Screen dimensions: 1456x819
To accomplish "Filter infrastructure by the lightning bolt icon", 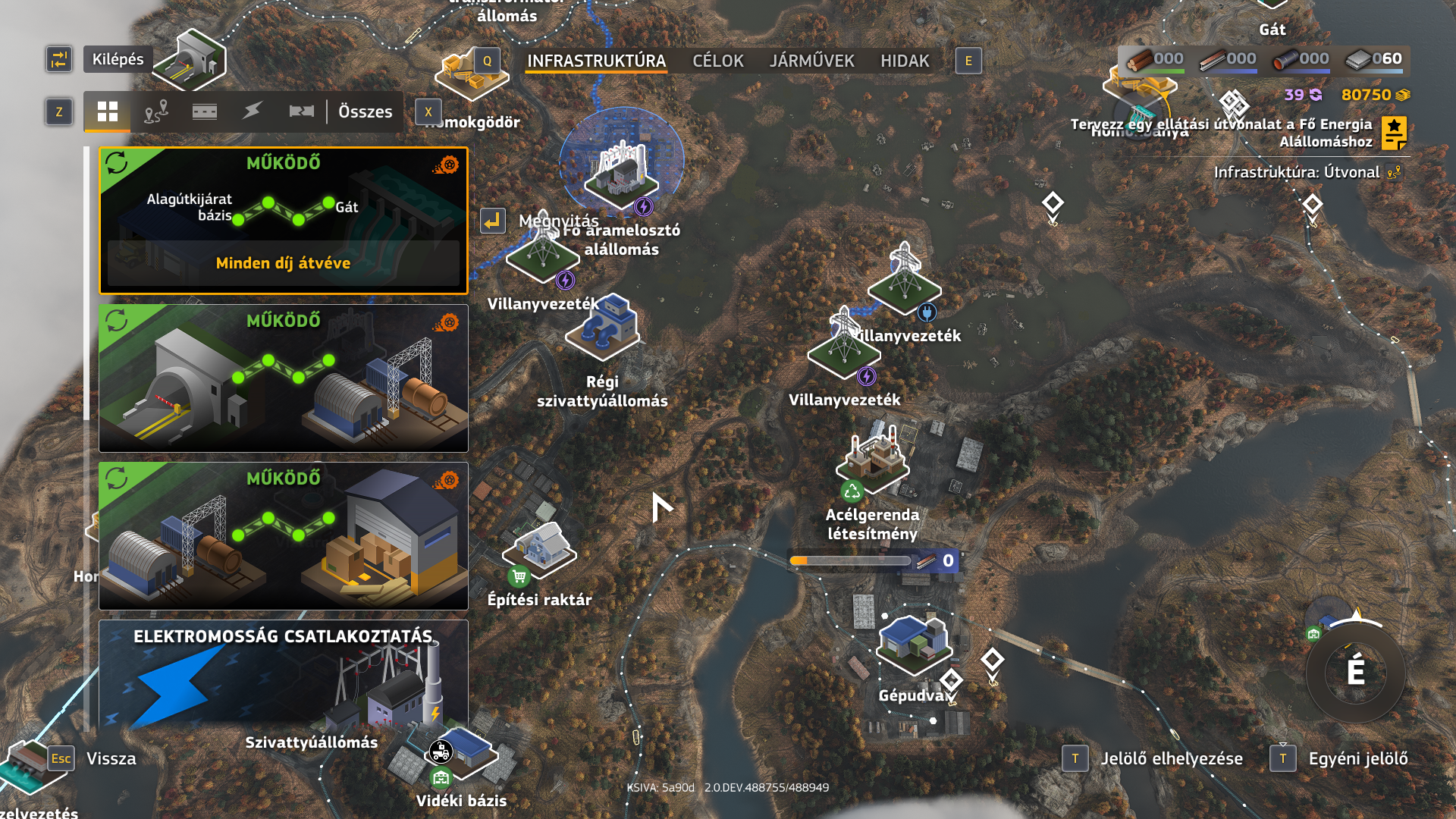I will tap(253, 111).
